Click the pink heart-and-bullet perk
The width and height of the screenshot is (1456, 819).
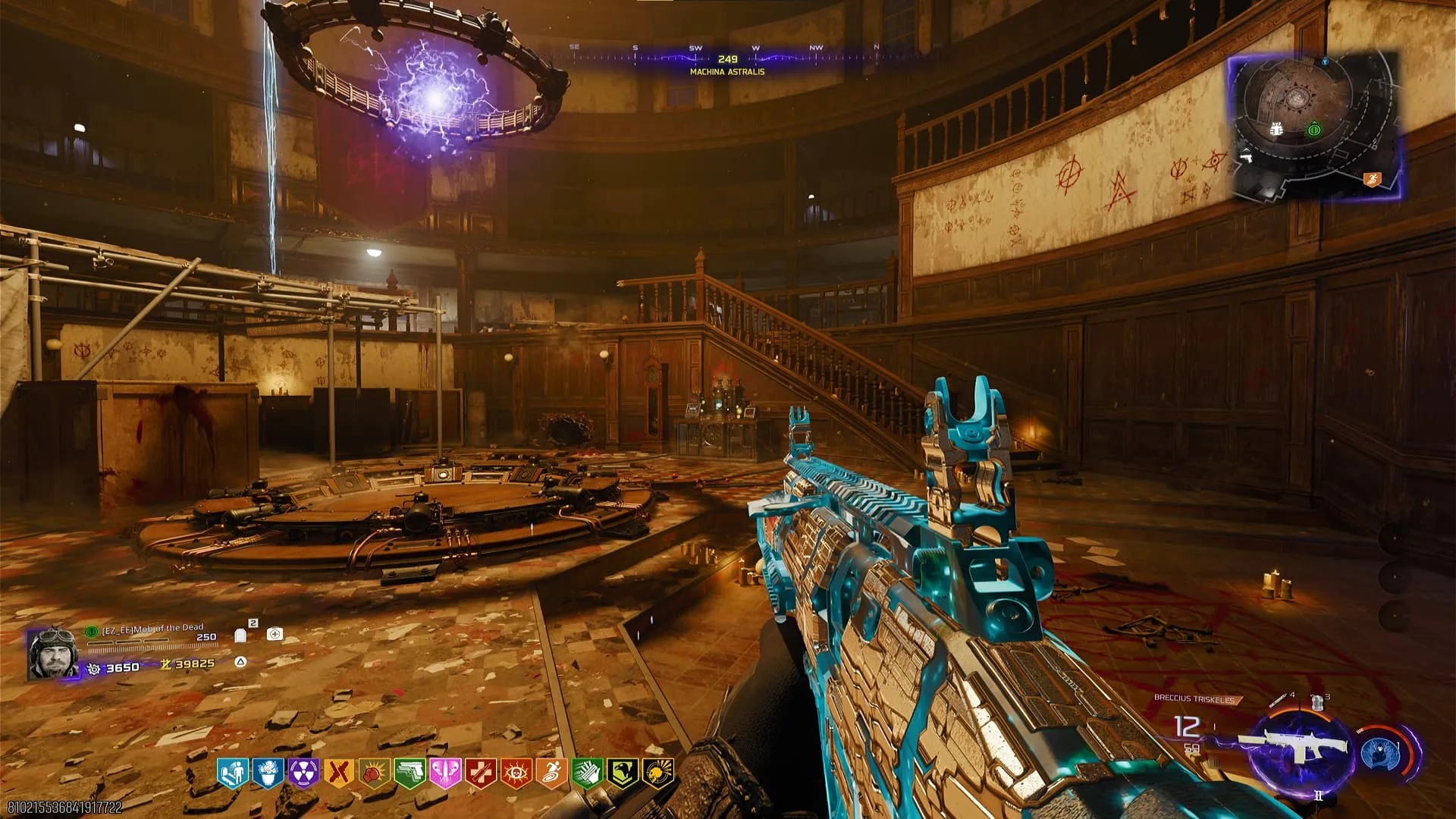click(x=445, y=773)
